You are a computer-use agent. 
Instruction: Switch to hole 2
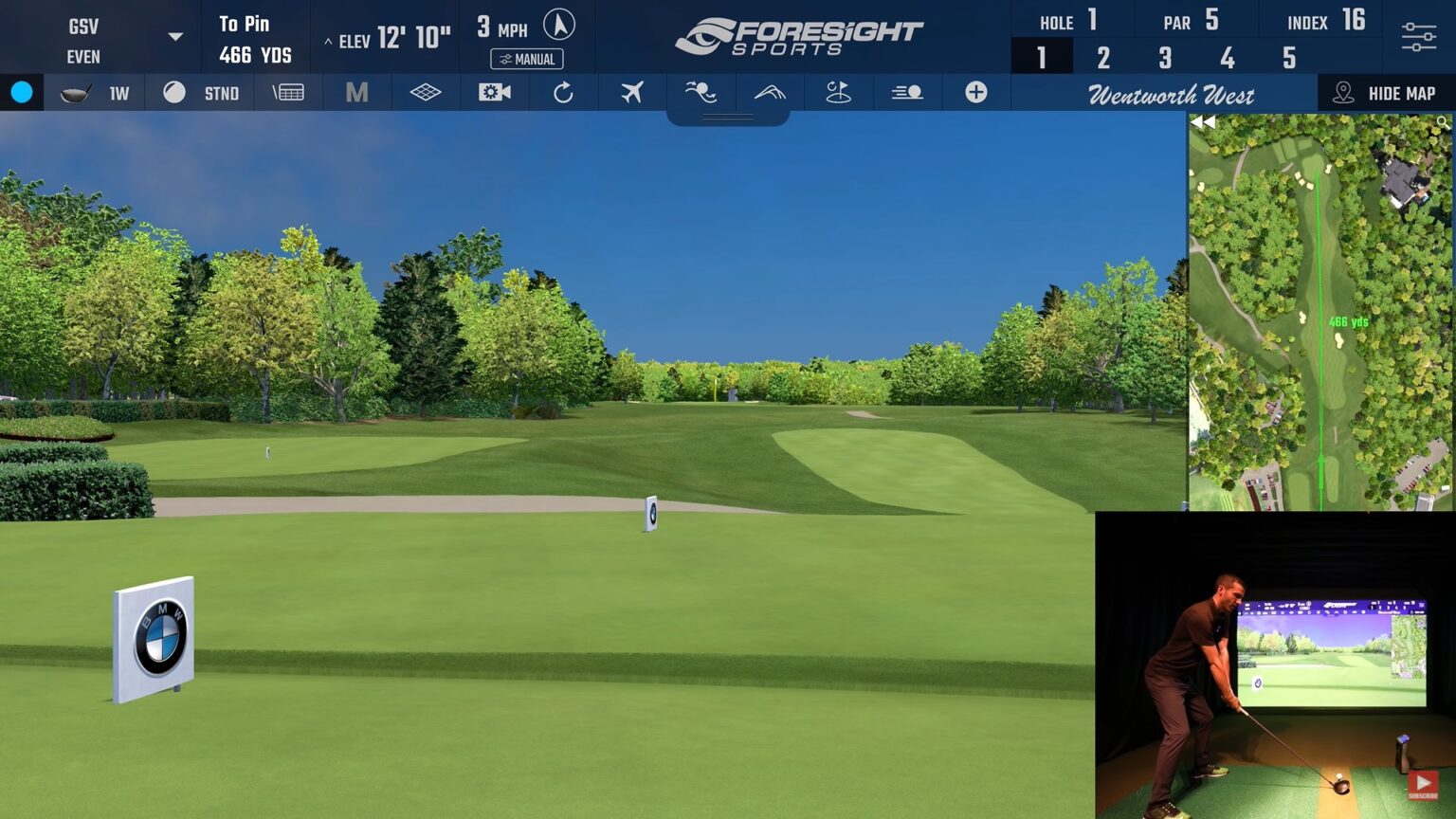point(1102,58)
